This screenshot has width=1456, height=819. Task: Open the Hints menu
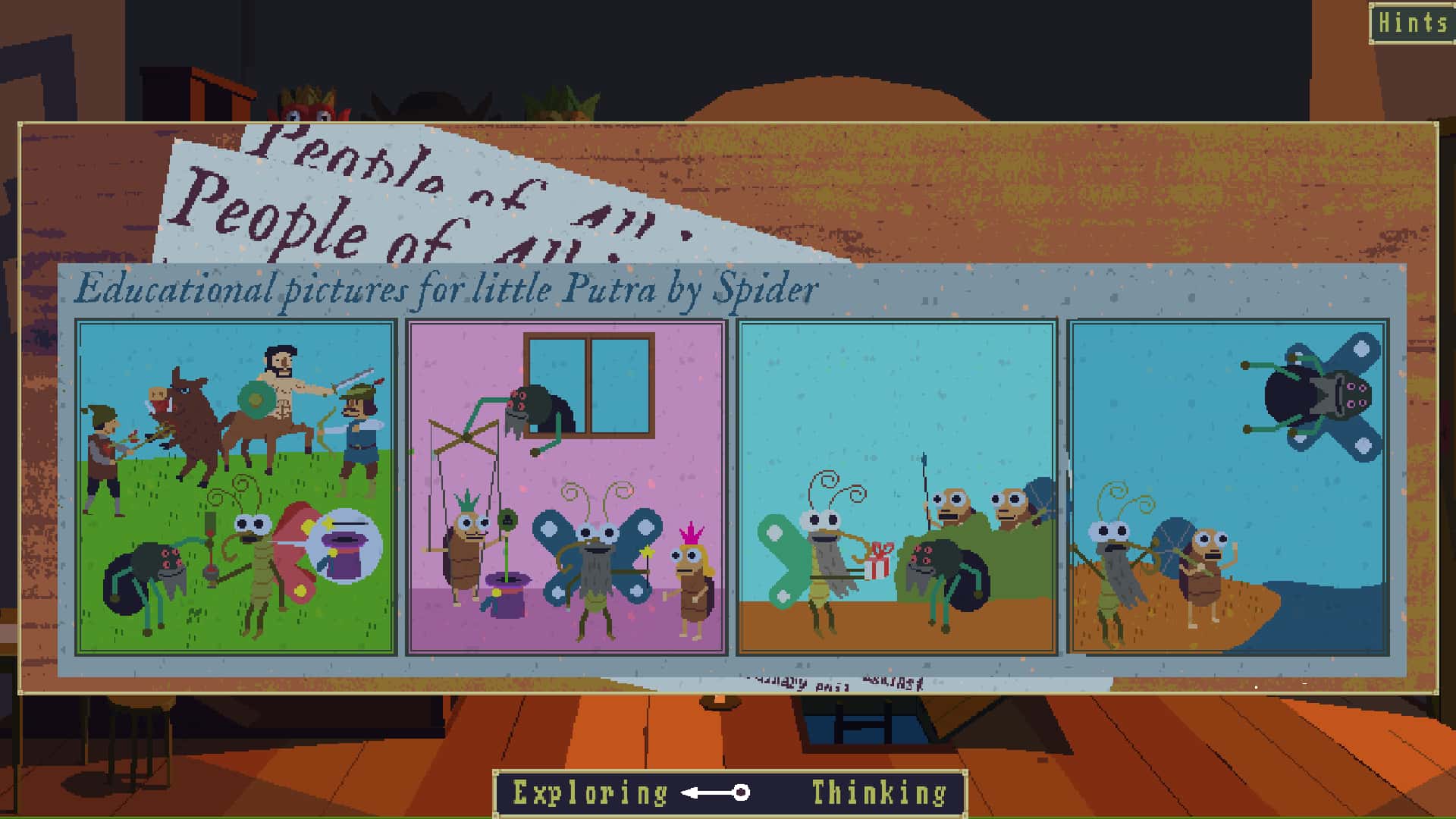[1412, 23]
